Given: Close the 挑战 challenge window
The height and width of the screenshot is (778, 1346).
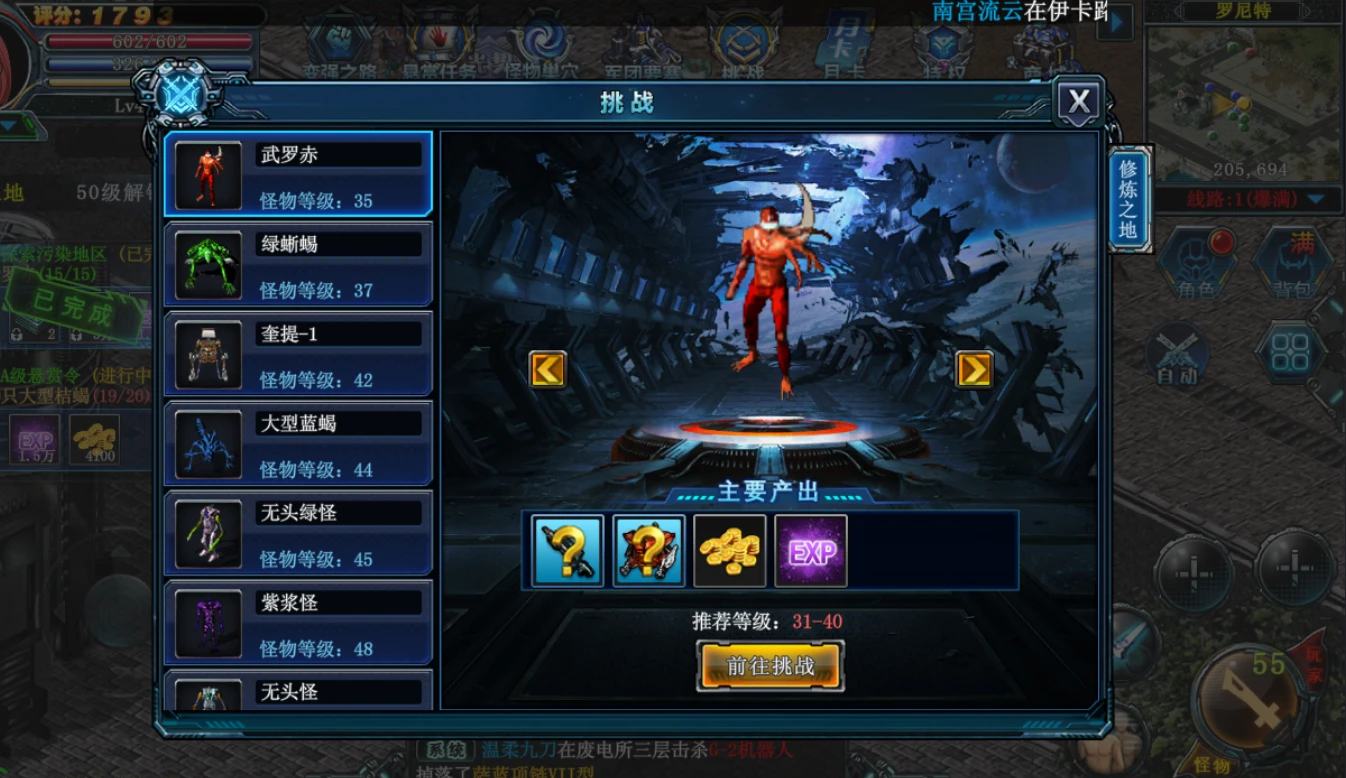Looking at the screenshot, I should [1078, 102].
